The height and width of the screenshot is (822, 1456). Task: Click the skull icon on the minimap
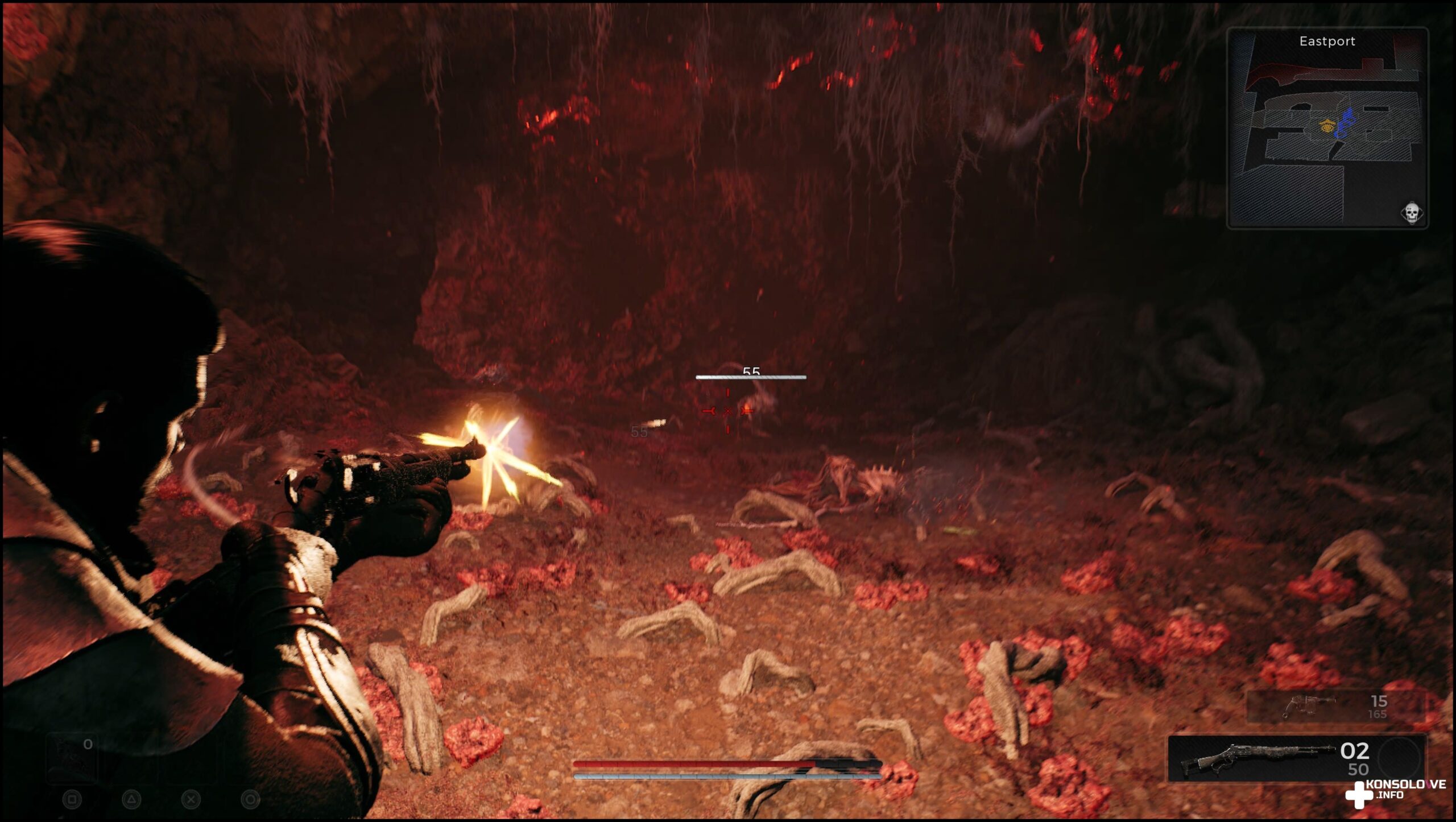(1411, 213)
